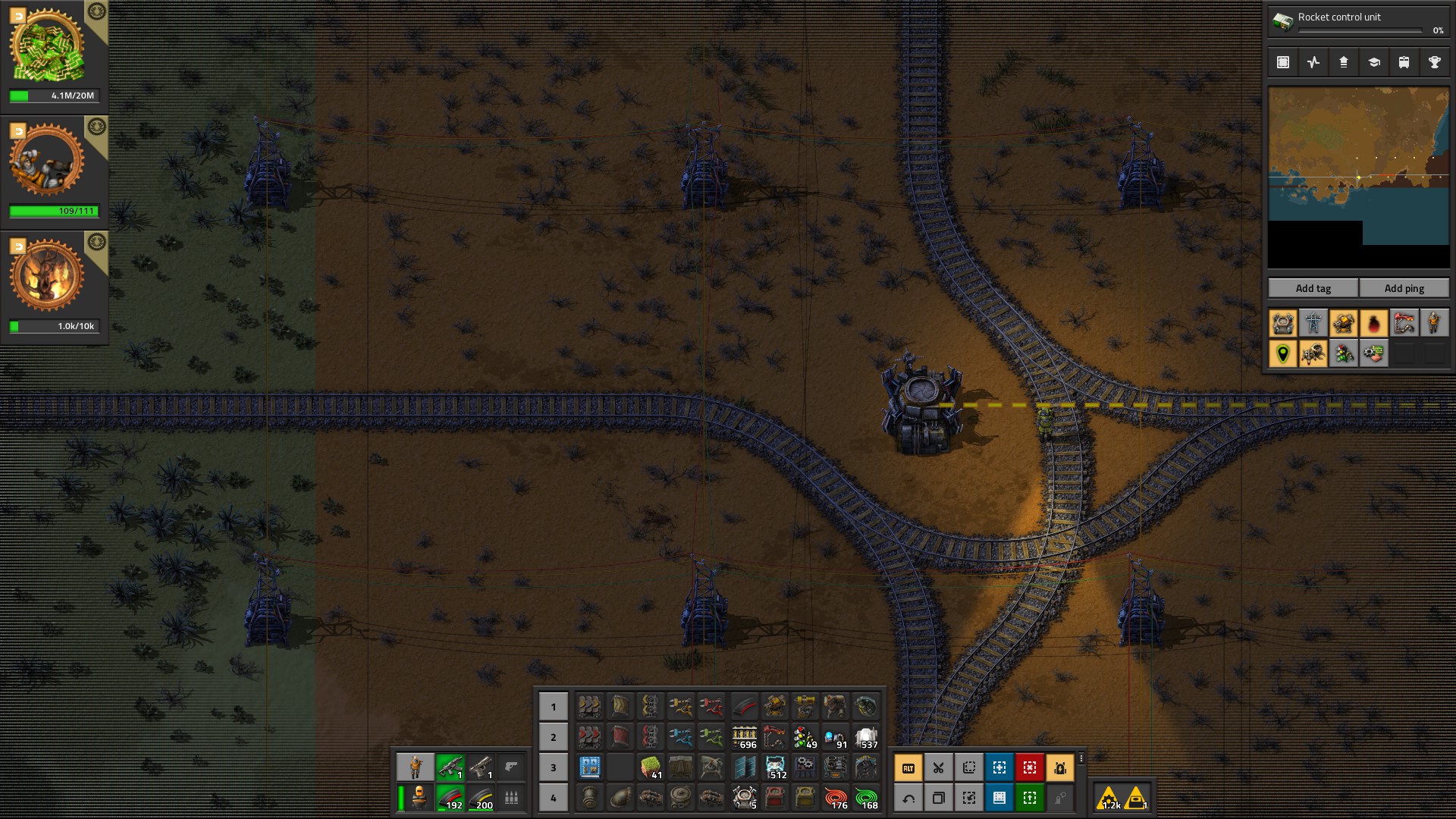Image resolution: width=1456 pixels, height=819 pixels.
Task: Toggle the map tag marker filter
Action: click(x=1282, y=354)
